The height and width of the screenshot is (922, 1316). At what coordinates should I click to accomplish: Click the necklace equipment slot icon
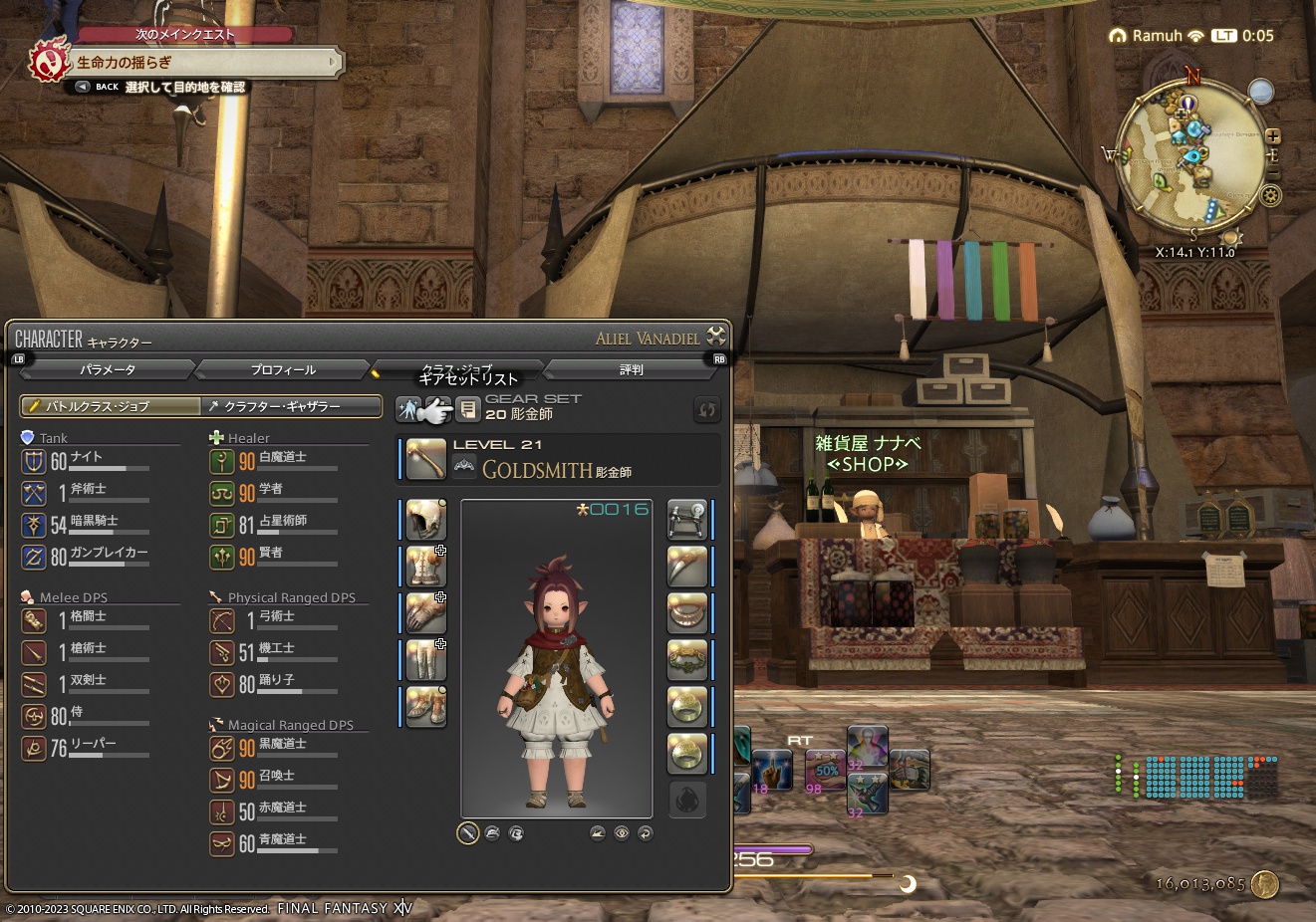[687, 612]
